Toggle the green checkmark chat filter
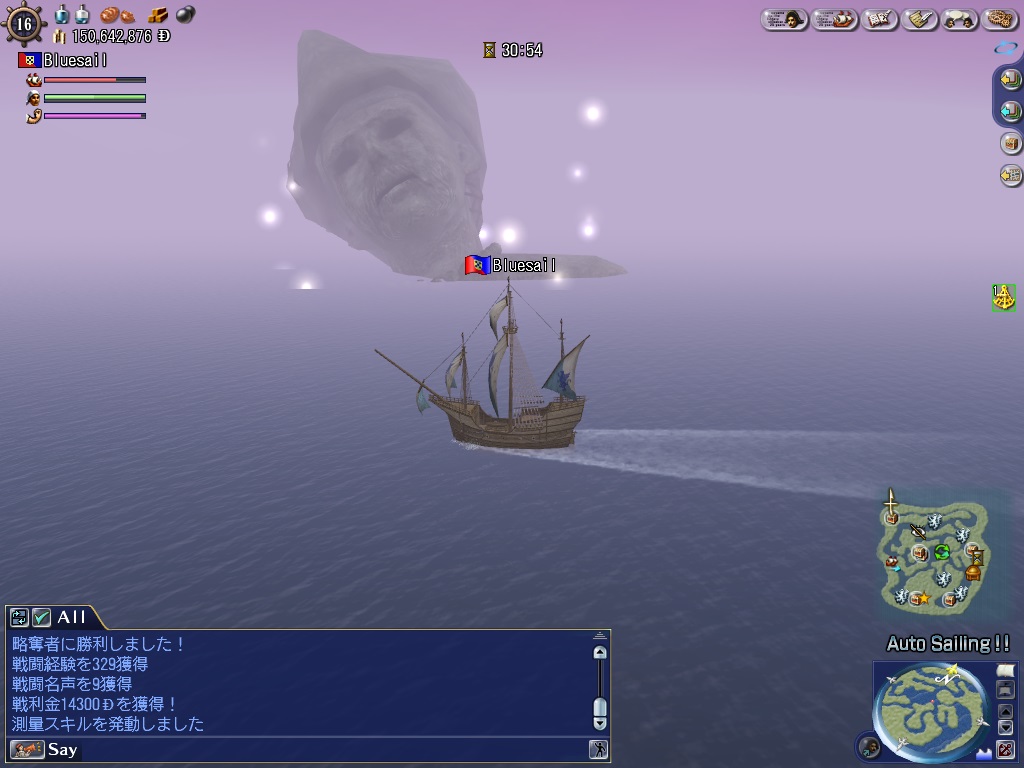The width and height of the screenshot is (1024, 768). click(x=41, y=617)
